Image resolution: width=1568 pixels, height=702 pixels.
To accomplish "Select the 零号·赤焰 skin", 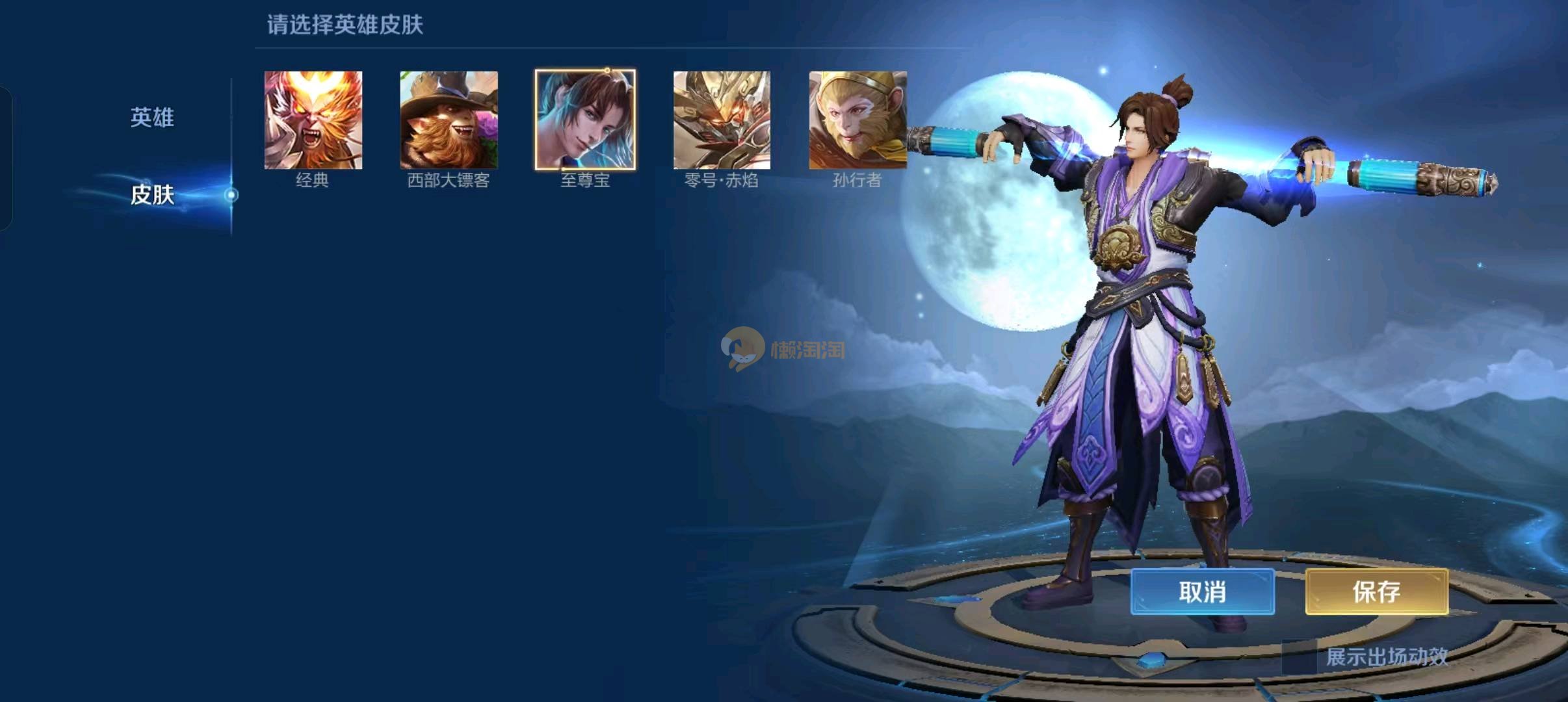I will (x=722, y=120).
